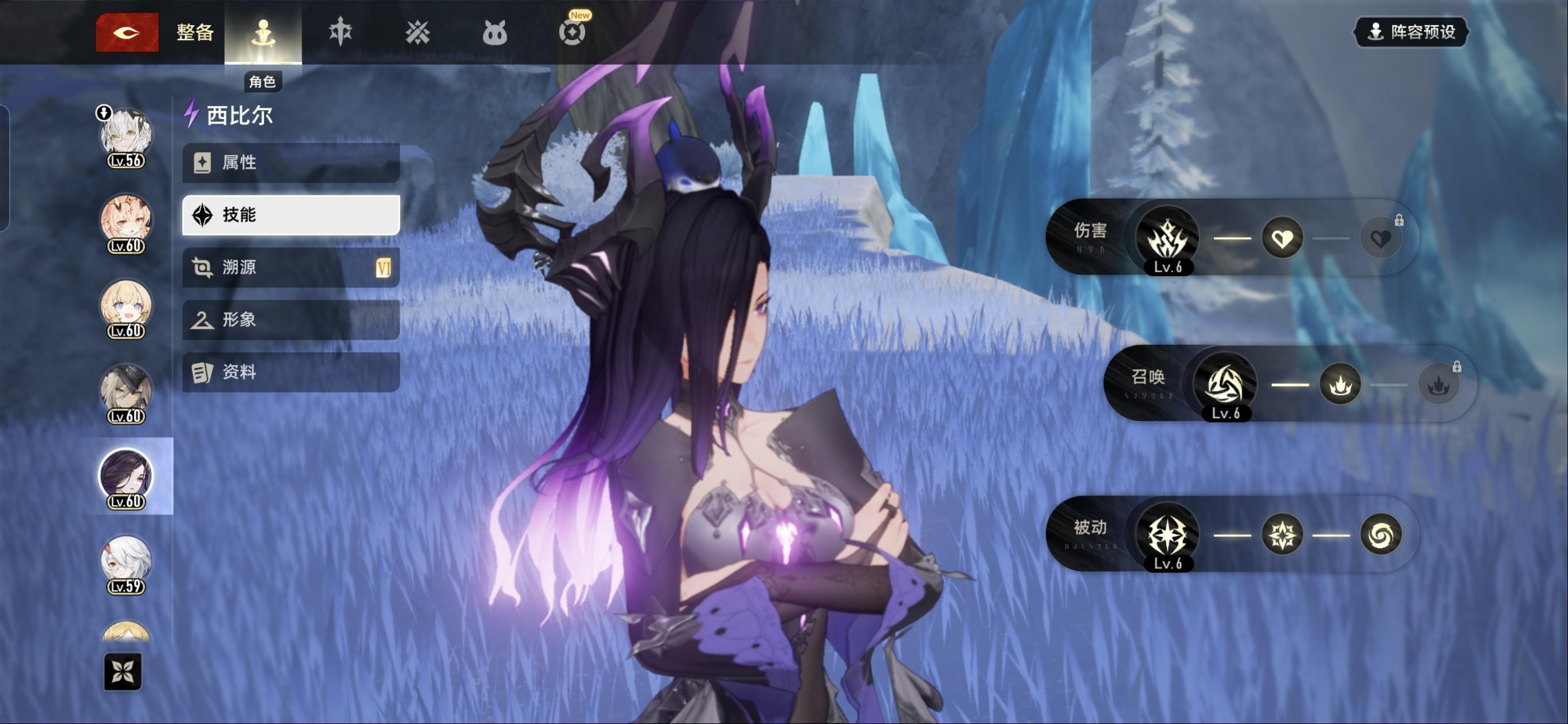Click the four-petal flower button
Viewport: 1568px width, 724px height.
[x=122, y=672]
